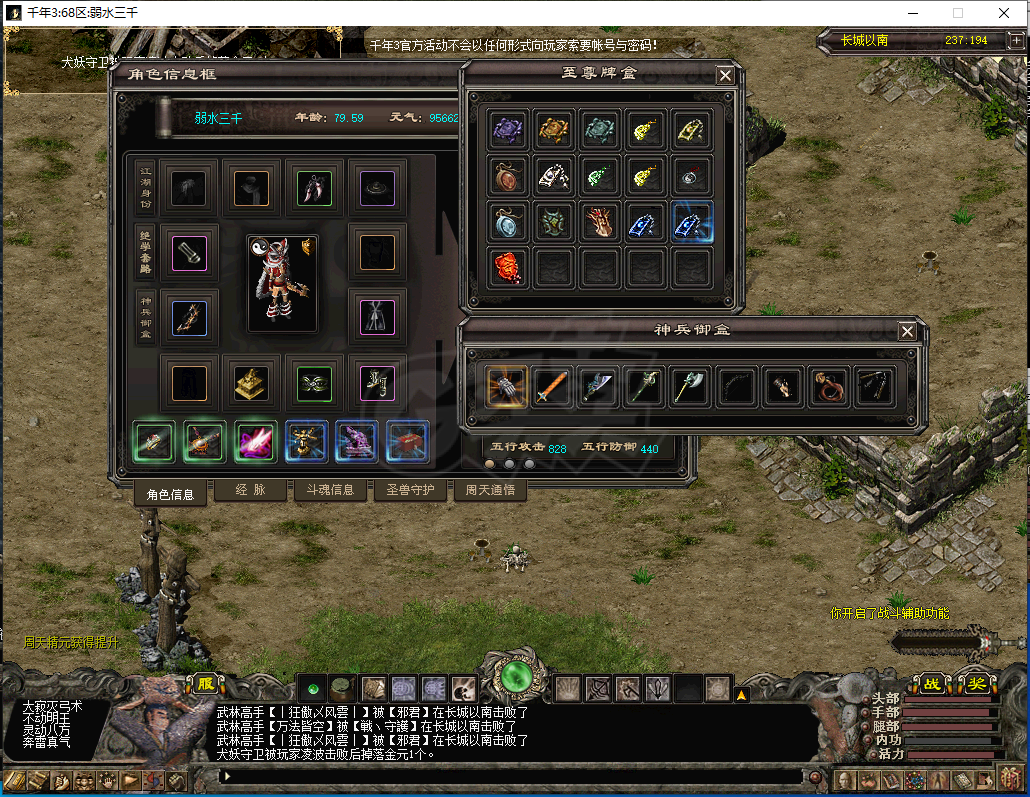Select the bow equipment slot
The height and width of the screenshot is (797, 1030).
point(190,318)
